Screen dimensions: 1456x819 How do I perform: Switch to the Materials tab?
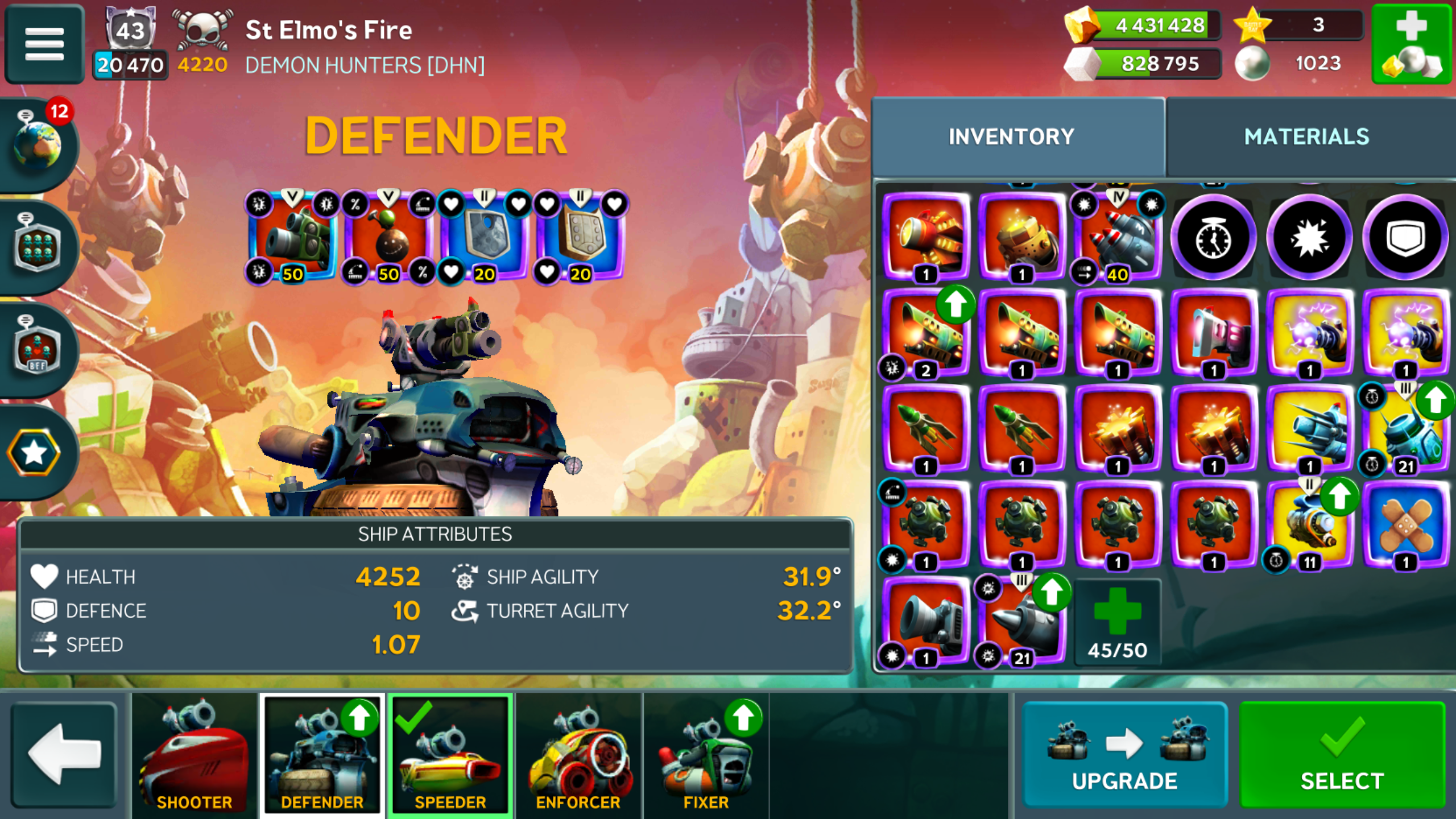[x=1306, y=136]
